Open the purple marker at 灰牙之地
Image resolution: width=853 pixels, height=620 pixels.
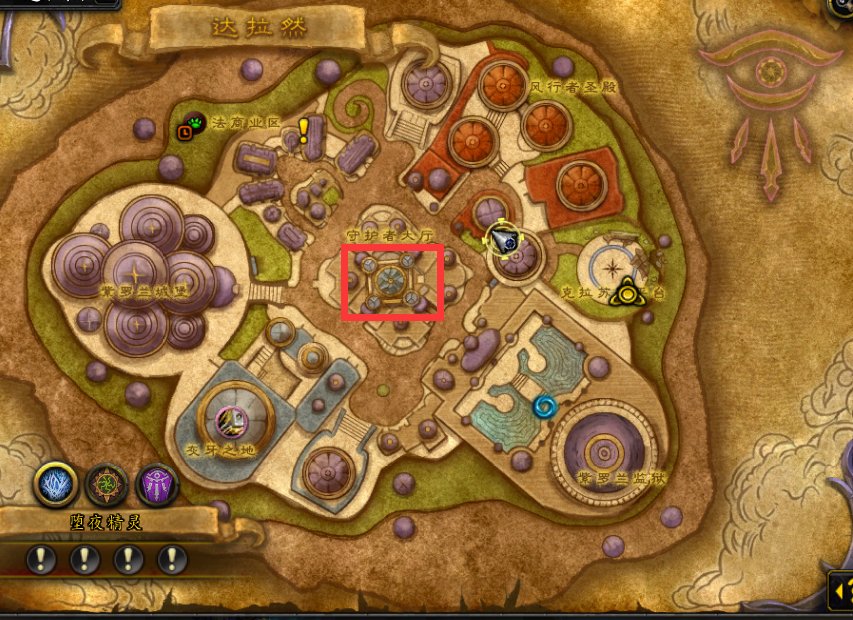pyautogui.click(x=231, y=424)
